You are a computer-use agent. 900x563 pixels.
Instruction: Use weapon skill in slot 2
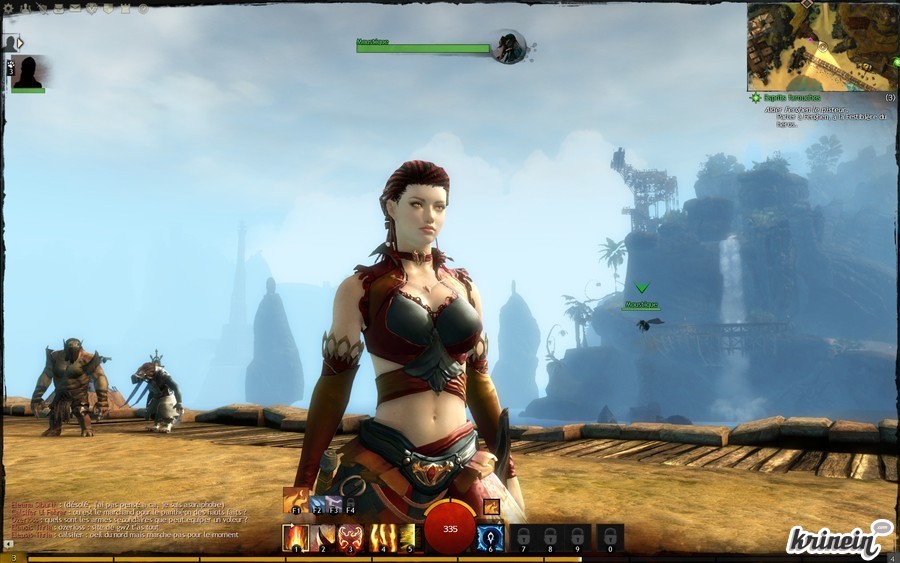[x=324, y=538]
